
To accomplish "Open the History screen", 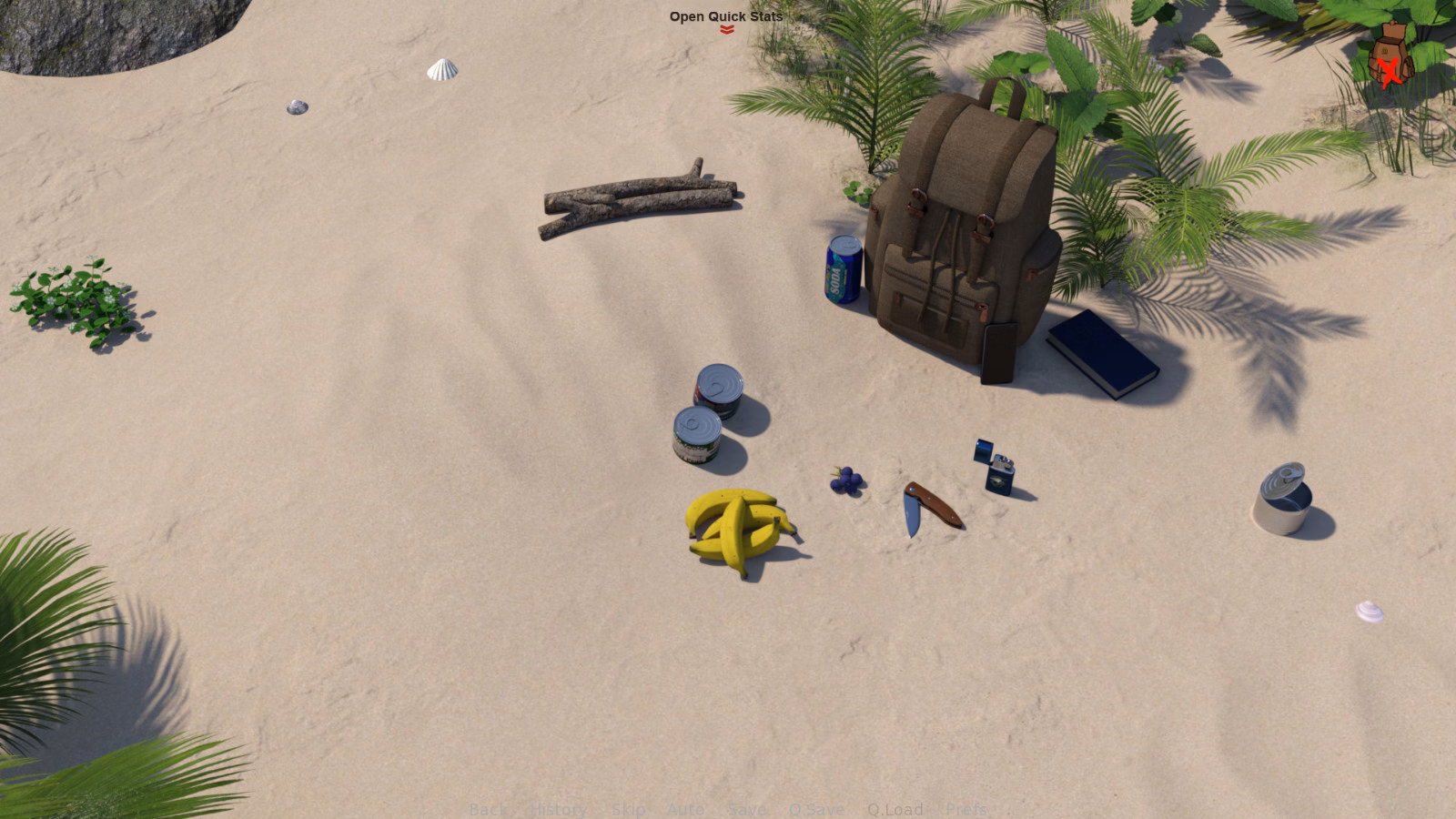I will click(557, 809).
